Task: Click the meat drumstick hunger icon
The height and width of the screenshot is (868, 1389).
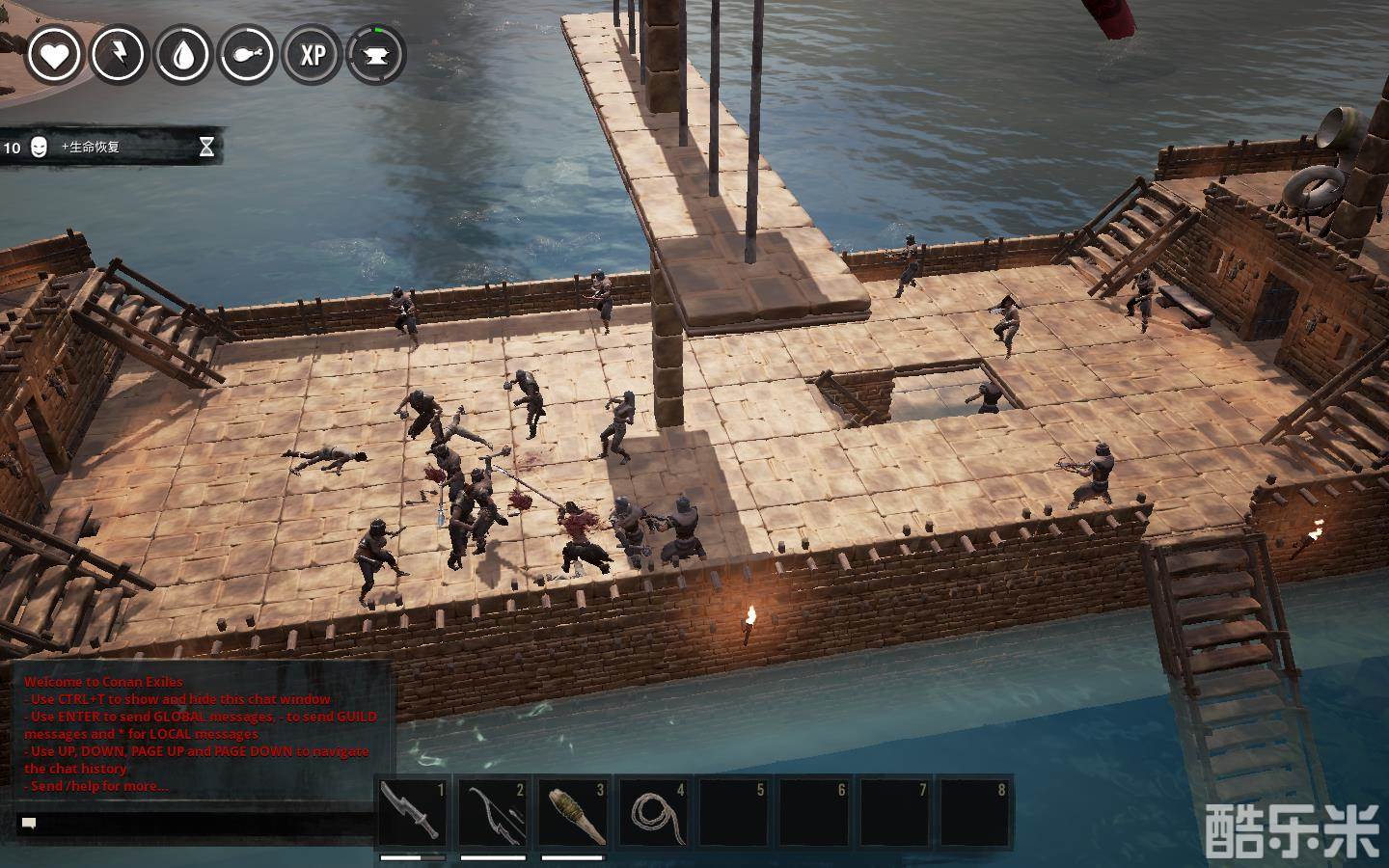Action: [x=248, y=55]
